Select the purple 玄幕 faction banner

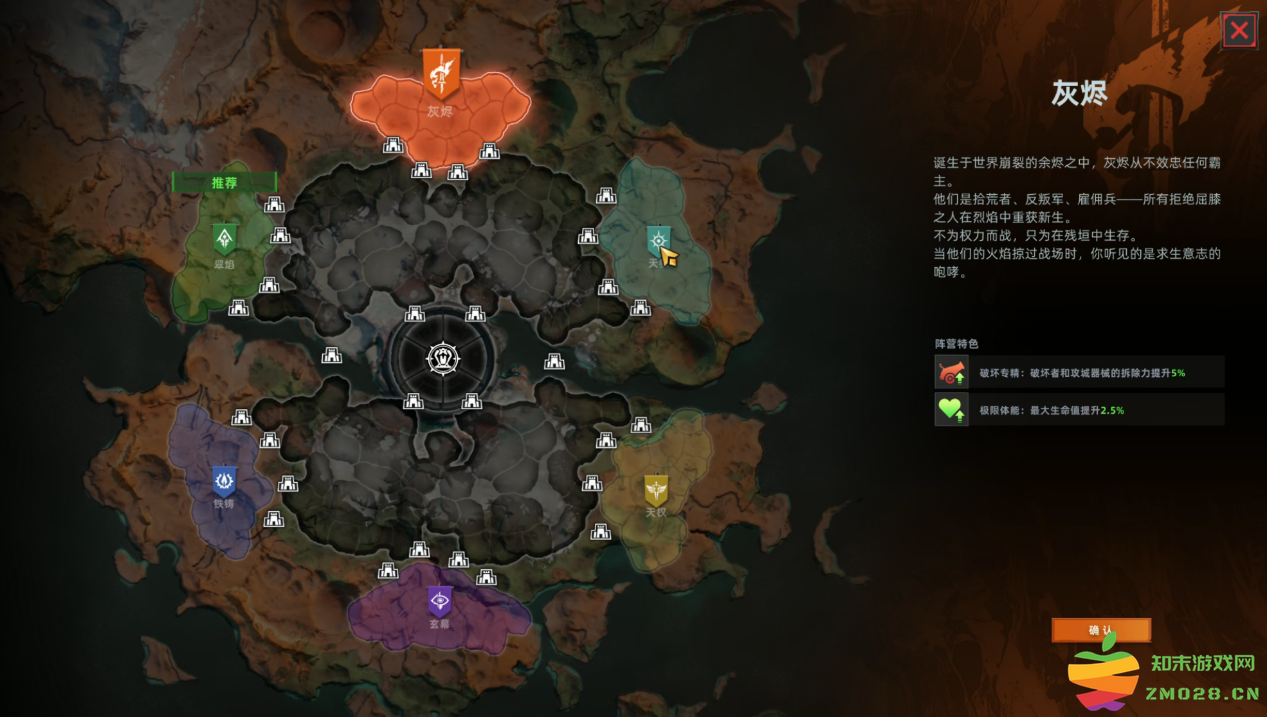[x=439, y=600]
